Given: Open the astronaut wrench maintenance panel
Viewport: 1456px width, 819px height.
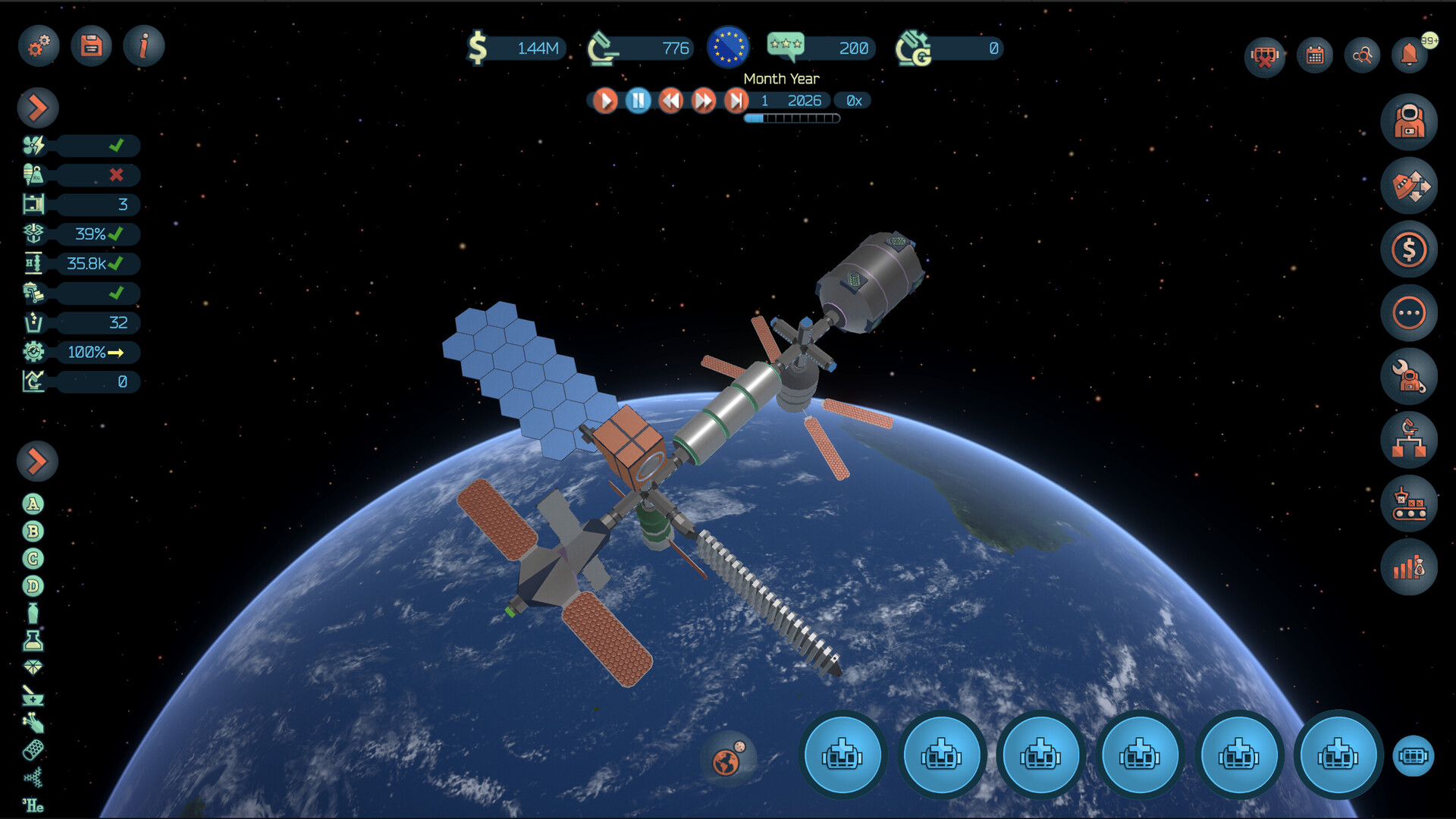Looking at the screenshot, I should [1409, 377].
